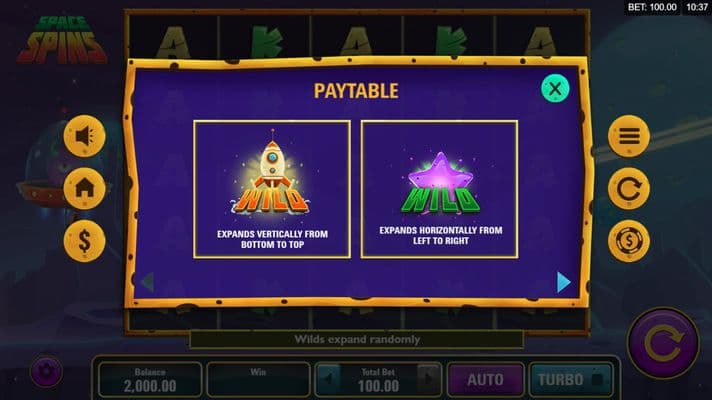
Task: Open the casino chip bet settings
Action: (x=629, y=241)
